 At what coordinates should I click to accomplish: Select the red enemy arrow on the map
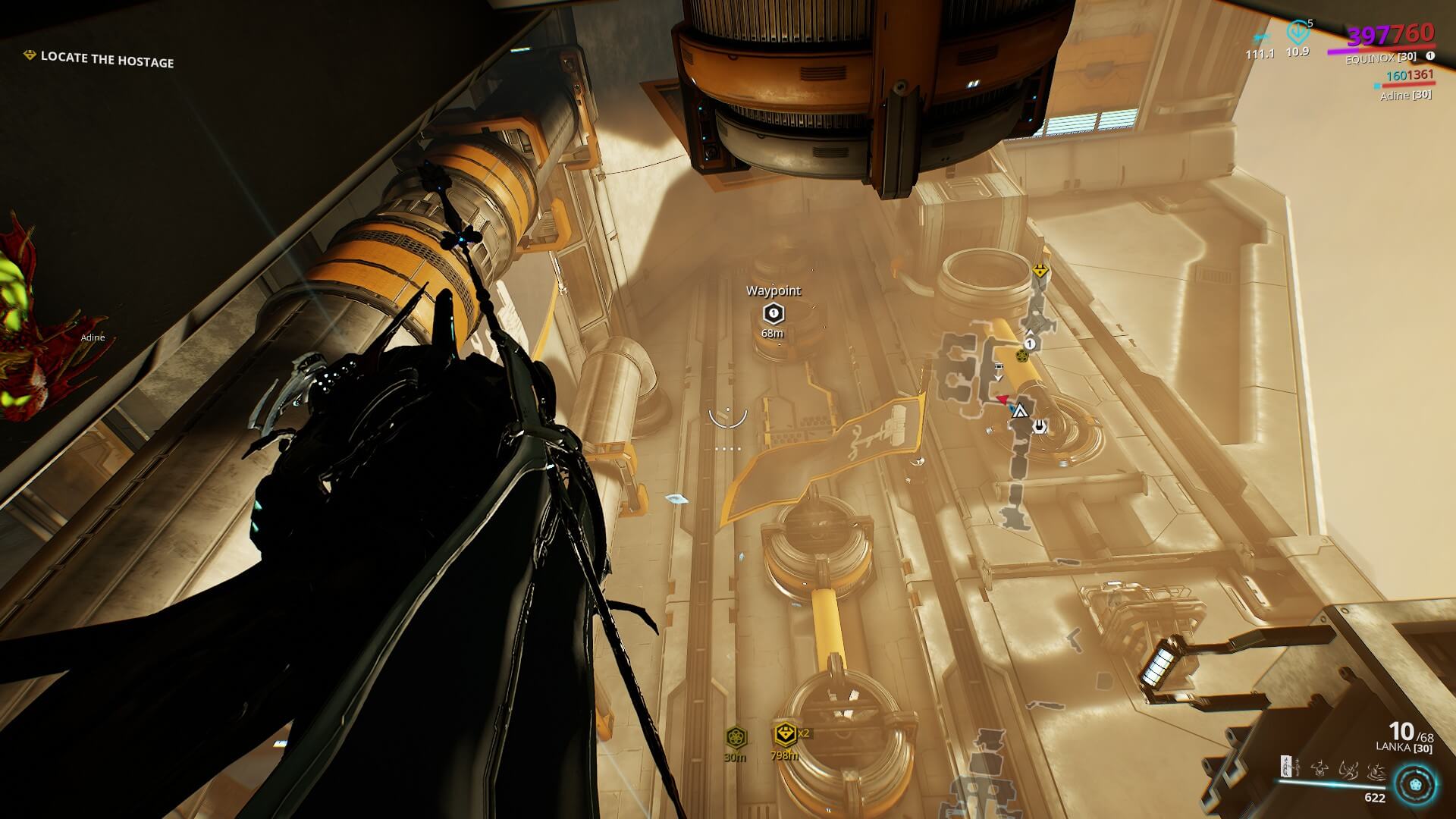tap(1002, 399)
